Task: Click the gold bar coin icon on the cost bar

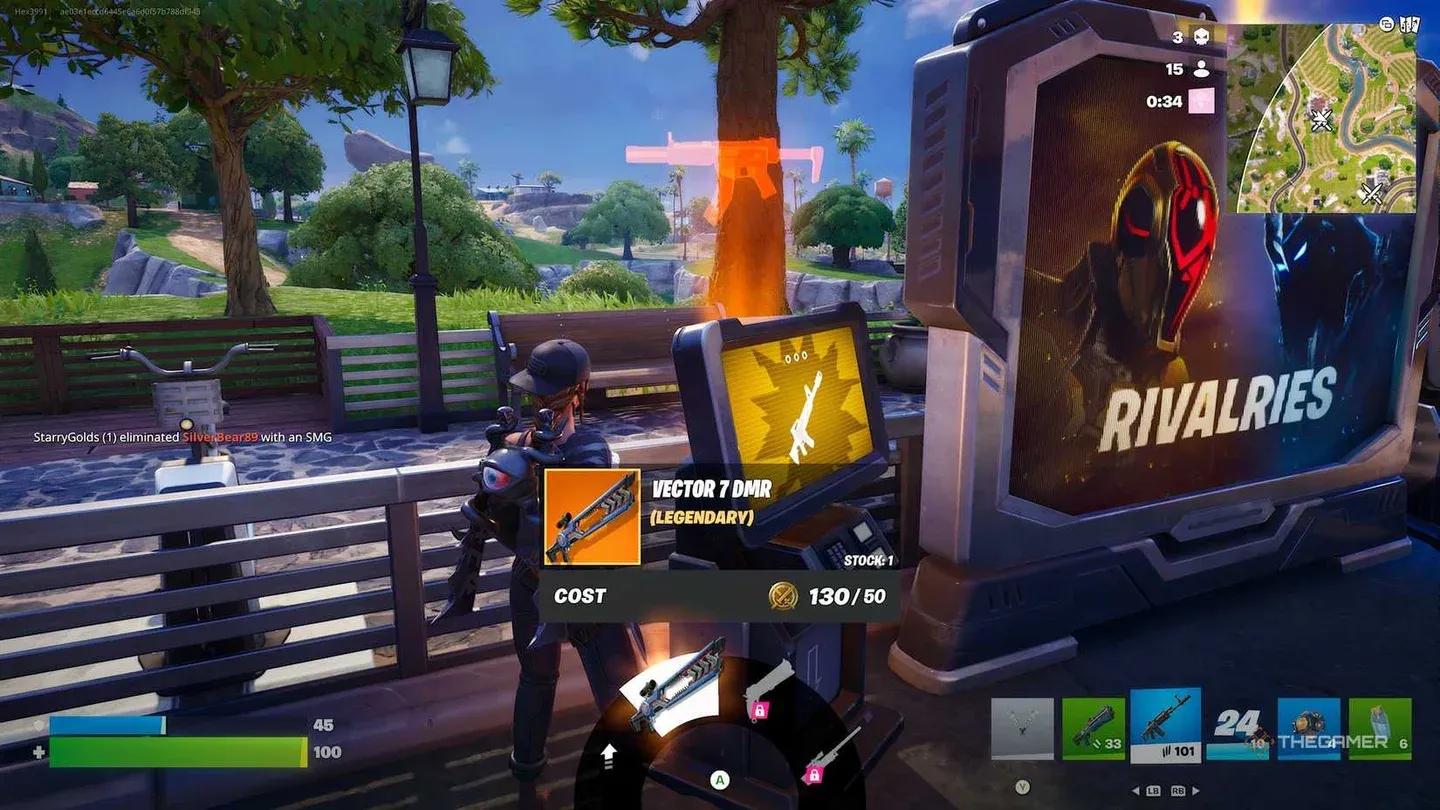Action: pyautogui.click(x=781, y=597)
